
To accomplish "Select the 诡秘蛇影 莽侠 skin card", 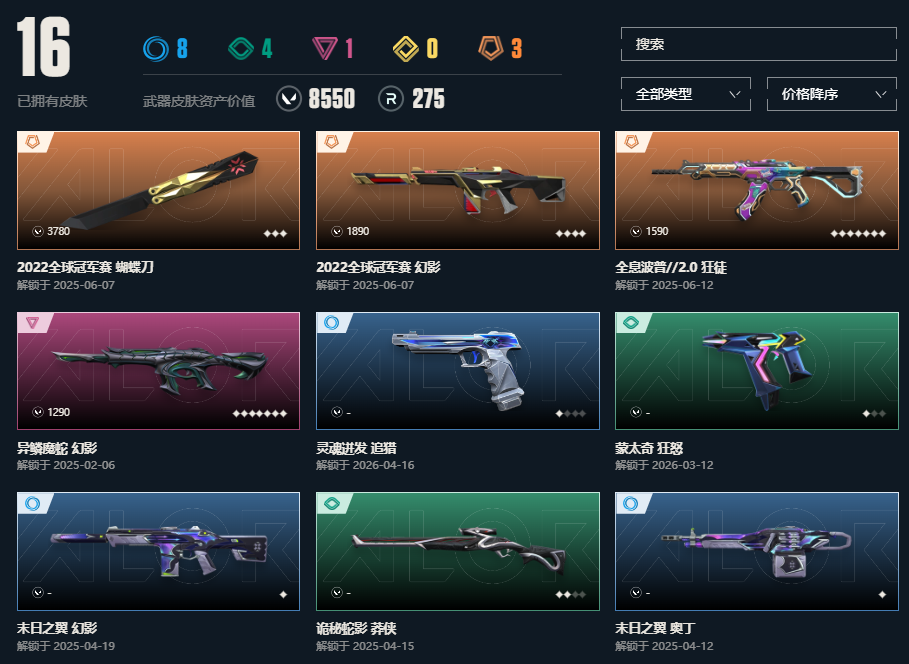I will click(457, 551).
